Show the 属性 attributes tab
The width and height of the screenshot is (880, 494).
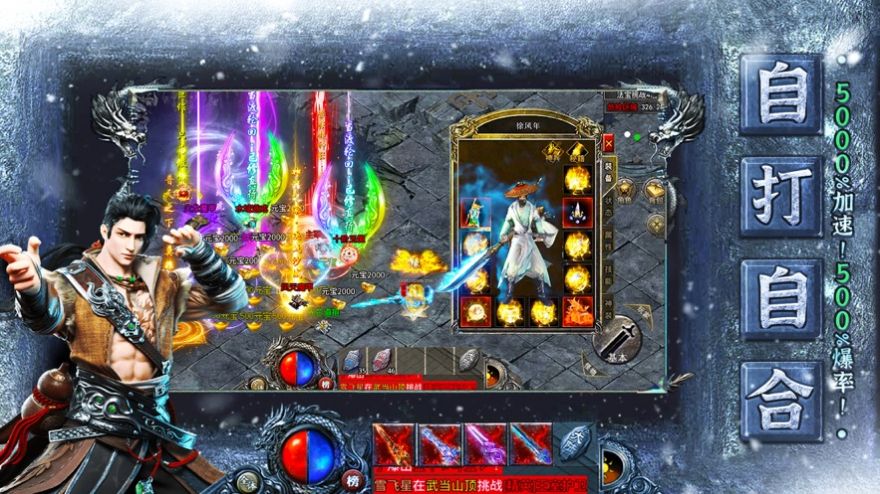(x=610, y=238)
